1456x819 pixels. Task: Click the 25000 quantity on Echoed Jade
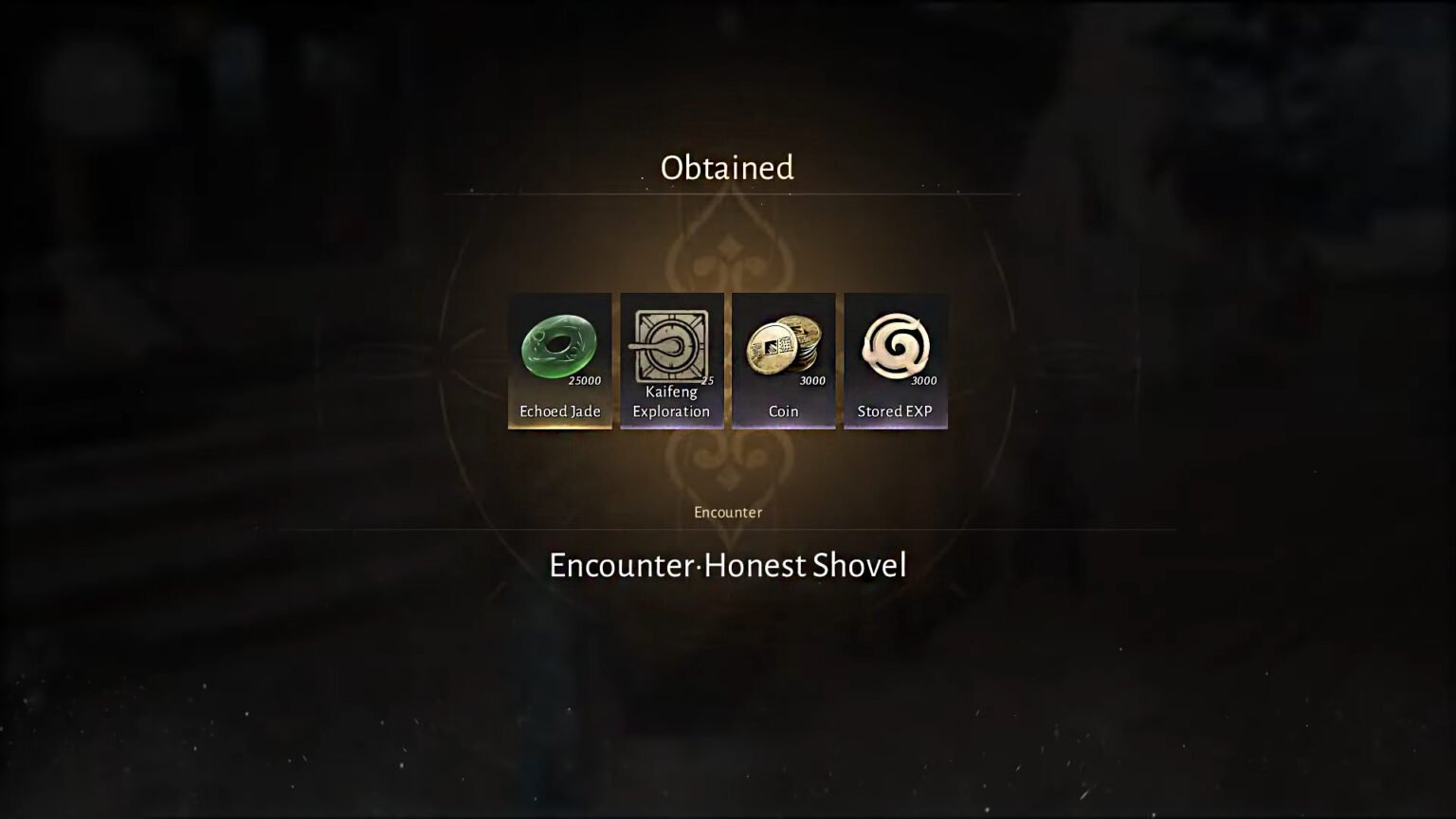click(x=584, y=381)
